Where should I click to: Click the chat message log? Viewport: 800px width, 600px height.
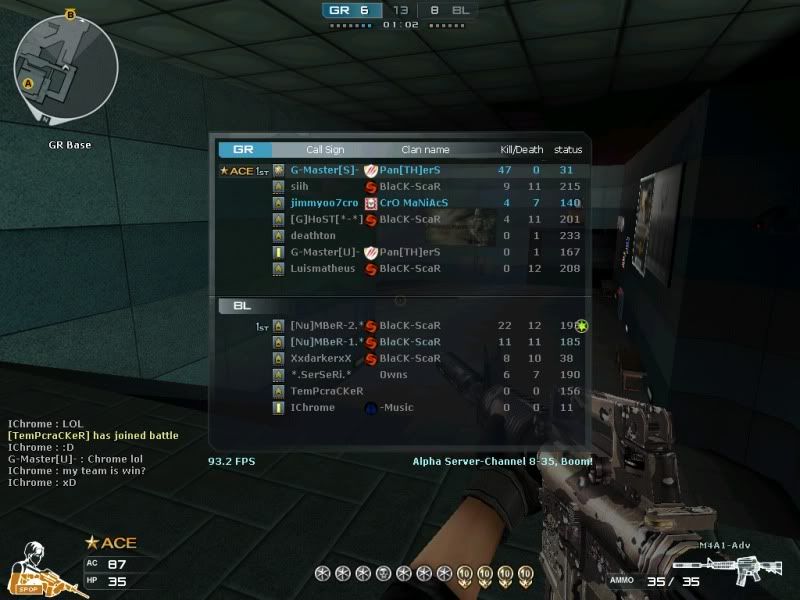point(93,452)
